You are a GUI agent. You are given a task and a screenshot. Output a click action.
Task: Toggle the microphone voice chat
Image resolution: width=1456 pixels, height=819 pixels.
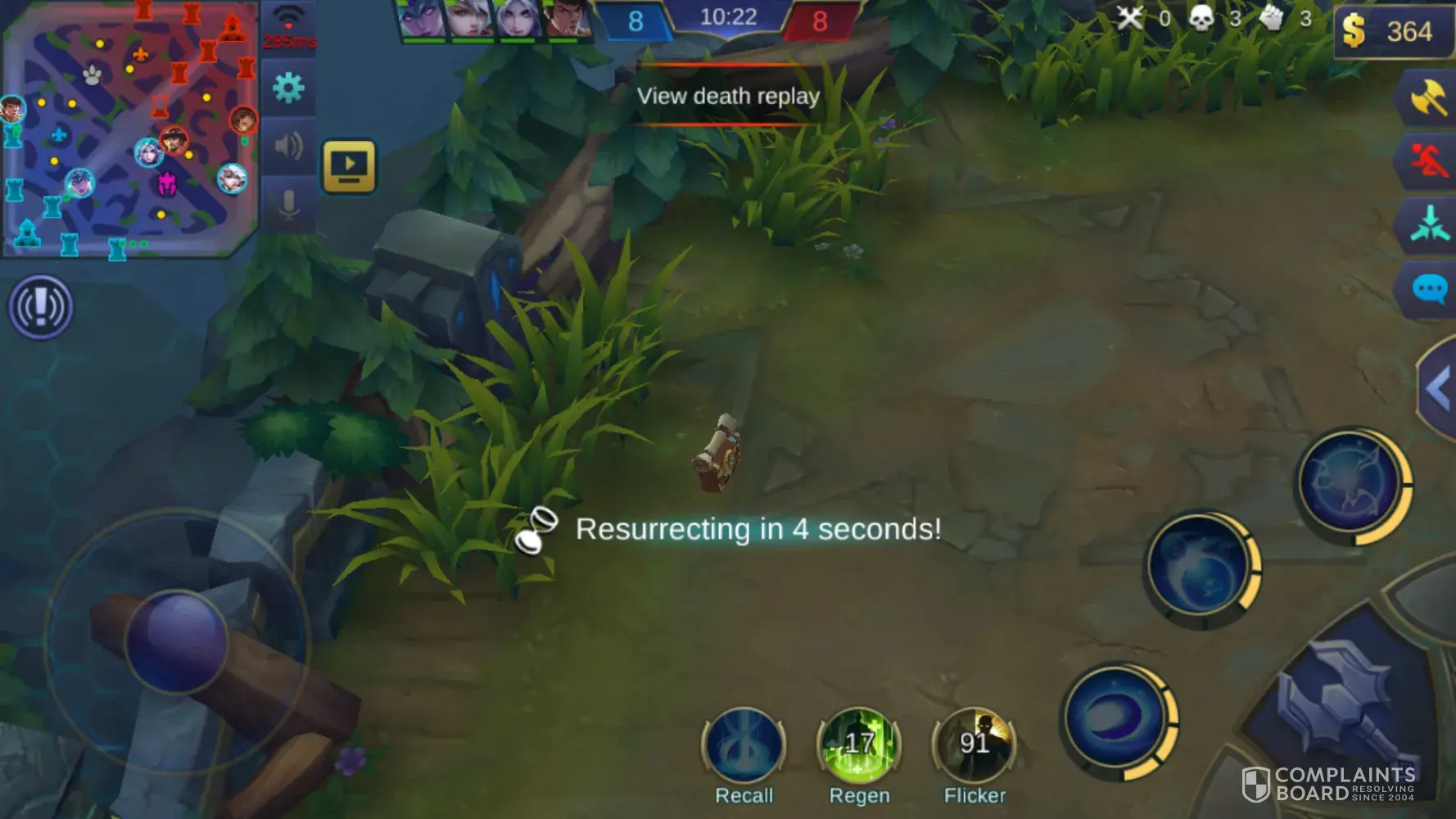point(288,204)
